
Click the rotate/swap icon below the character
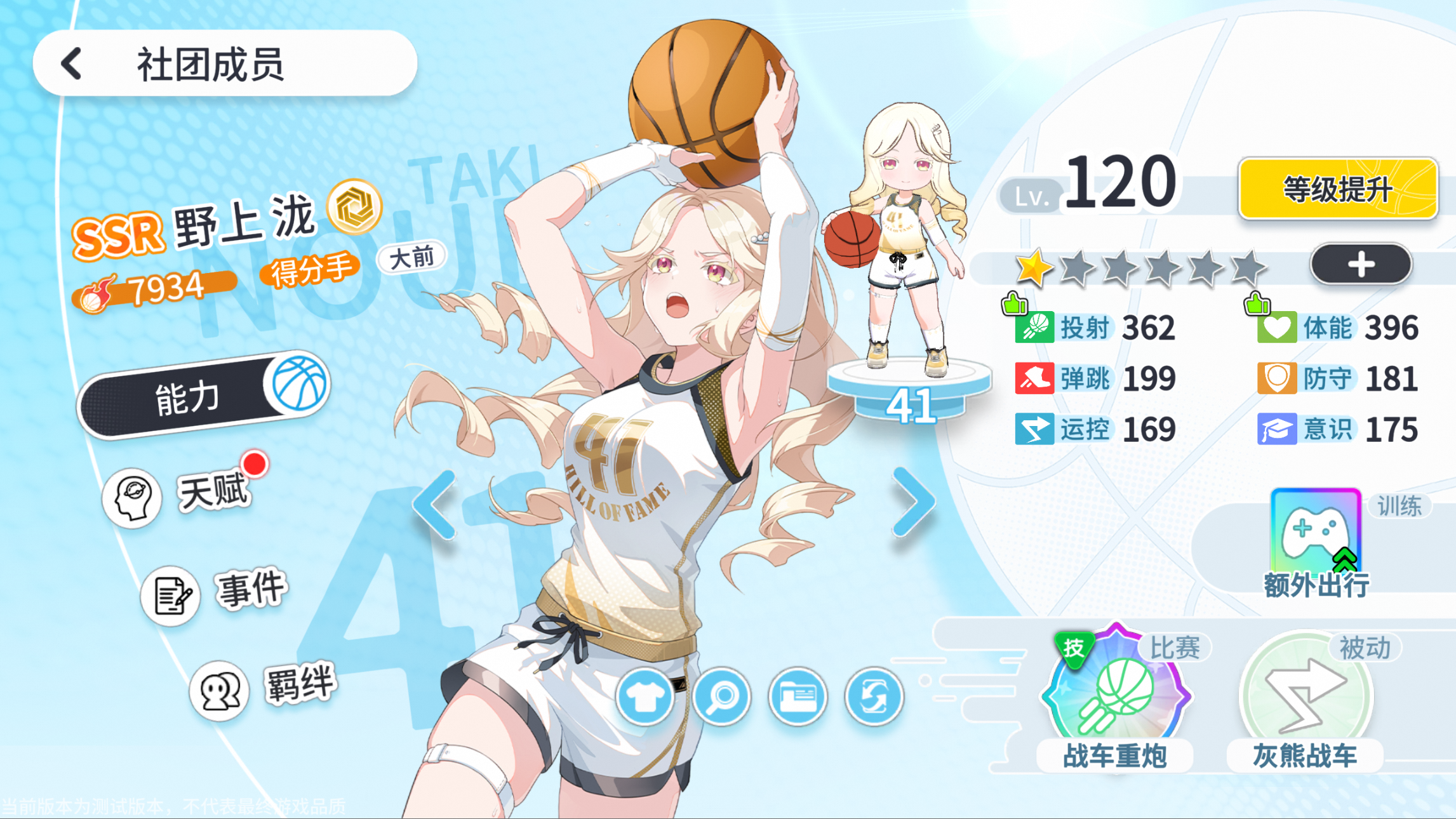pos(876,696)
